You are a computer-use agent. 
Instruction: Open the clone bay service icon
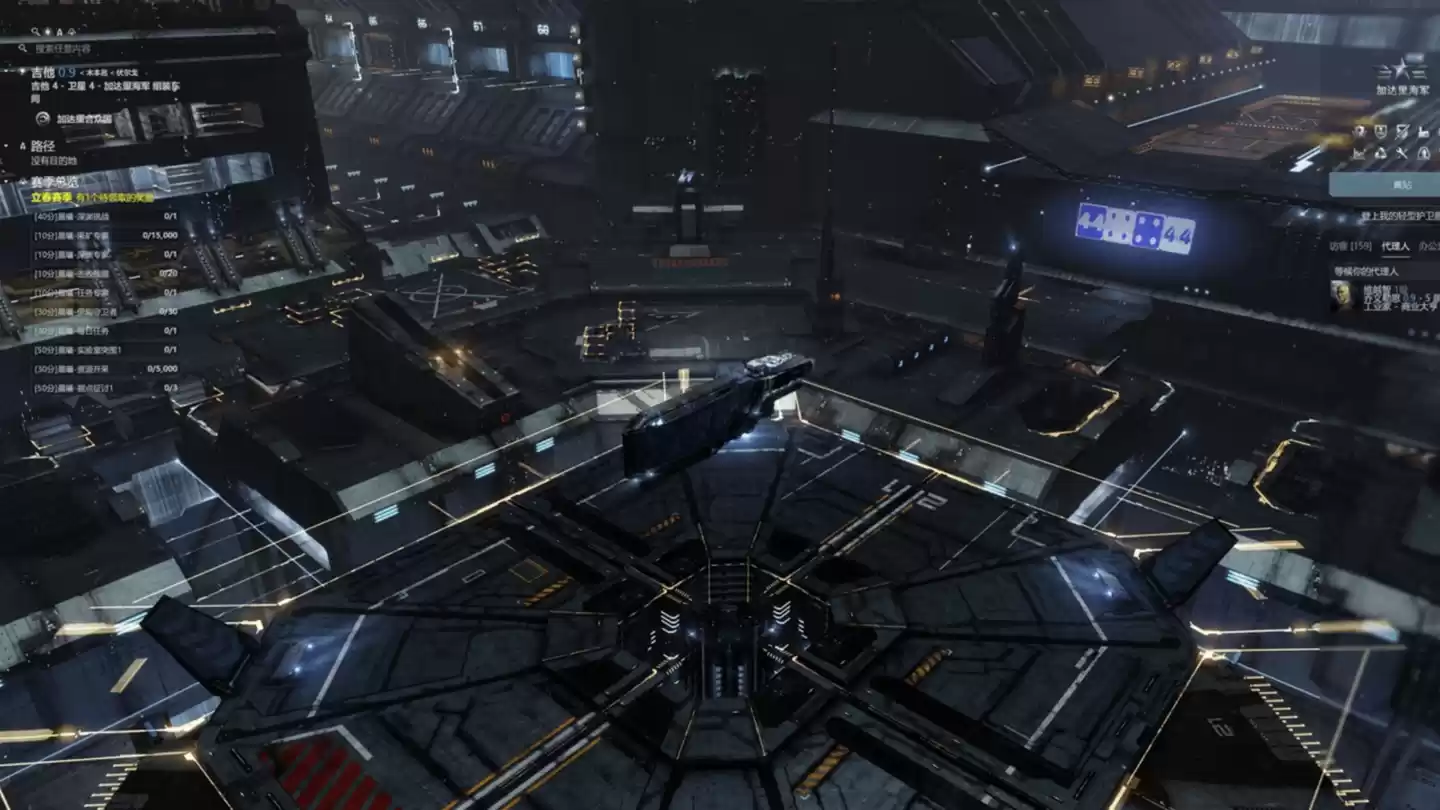click(1423, 153)
